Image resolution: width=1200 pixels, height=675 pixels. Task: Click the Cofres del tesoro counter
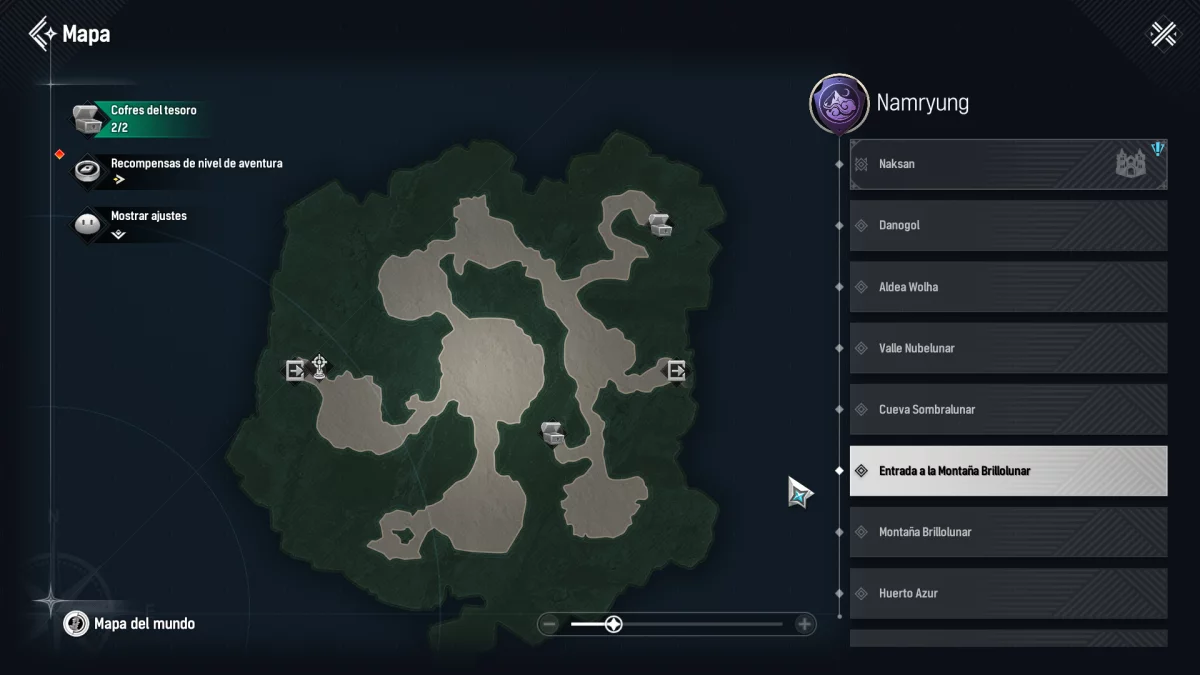click(x=152, y=118)
